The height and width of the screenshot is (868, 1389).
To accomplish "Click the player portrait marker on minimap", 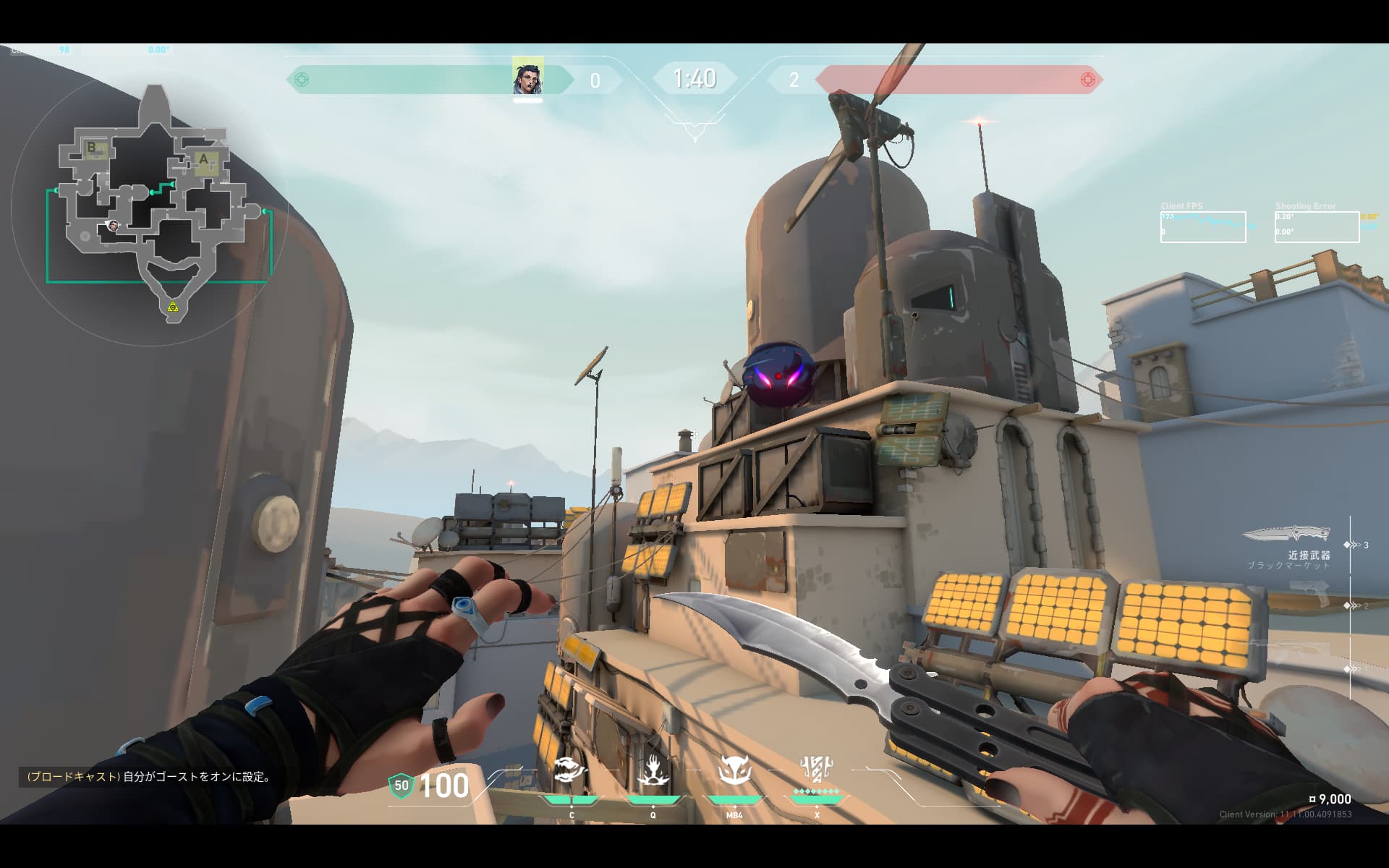I will pos(113,226).
